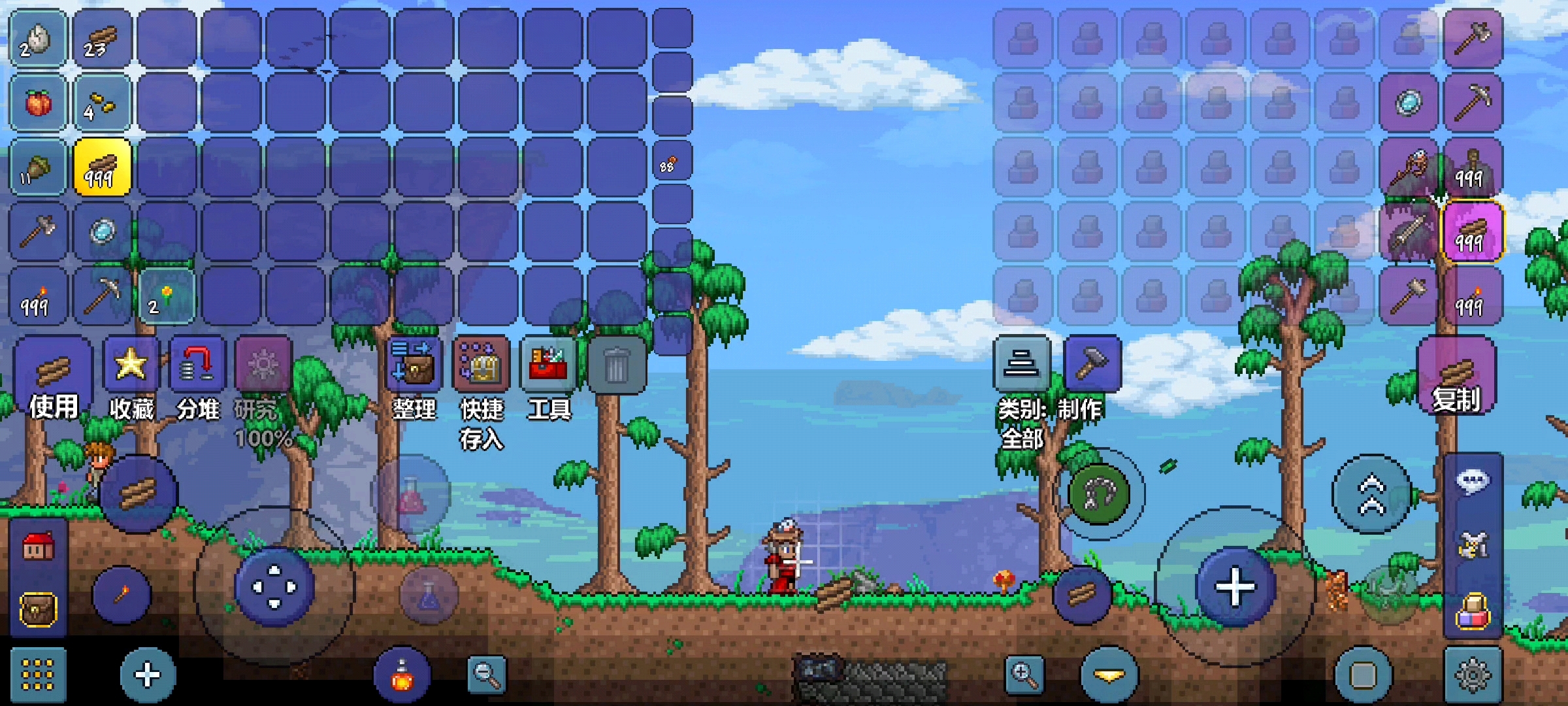The height and width of the screenshot is (706, 1568).
Task: Sort inventory with the 整理 button
Action: 414,366
